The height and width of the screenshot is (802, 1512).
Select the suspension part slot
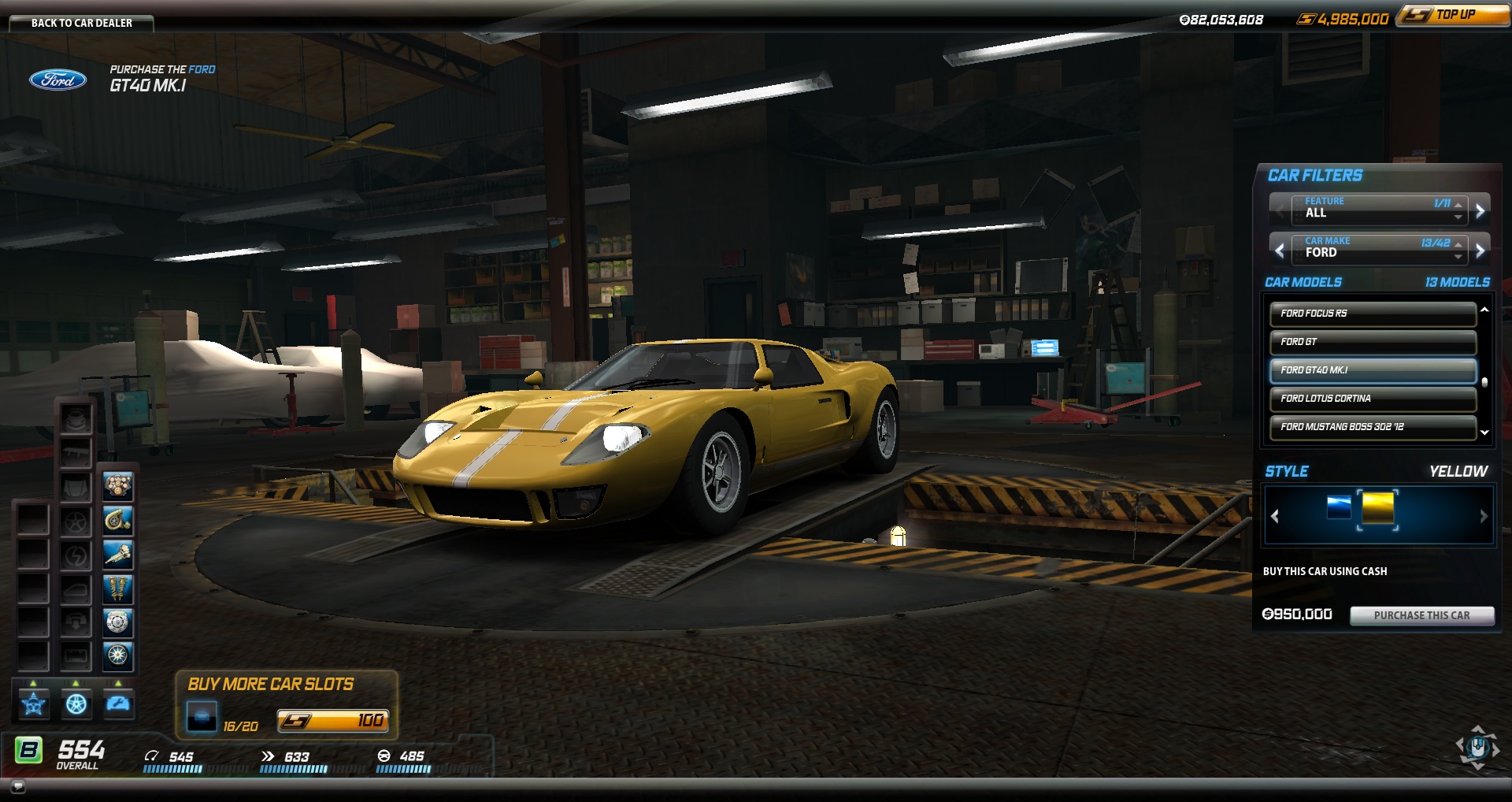[118, 589]
